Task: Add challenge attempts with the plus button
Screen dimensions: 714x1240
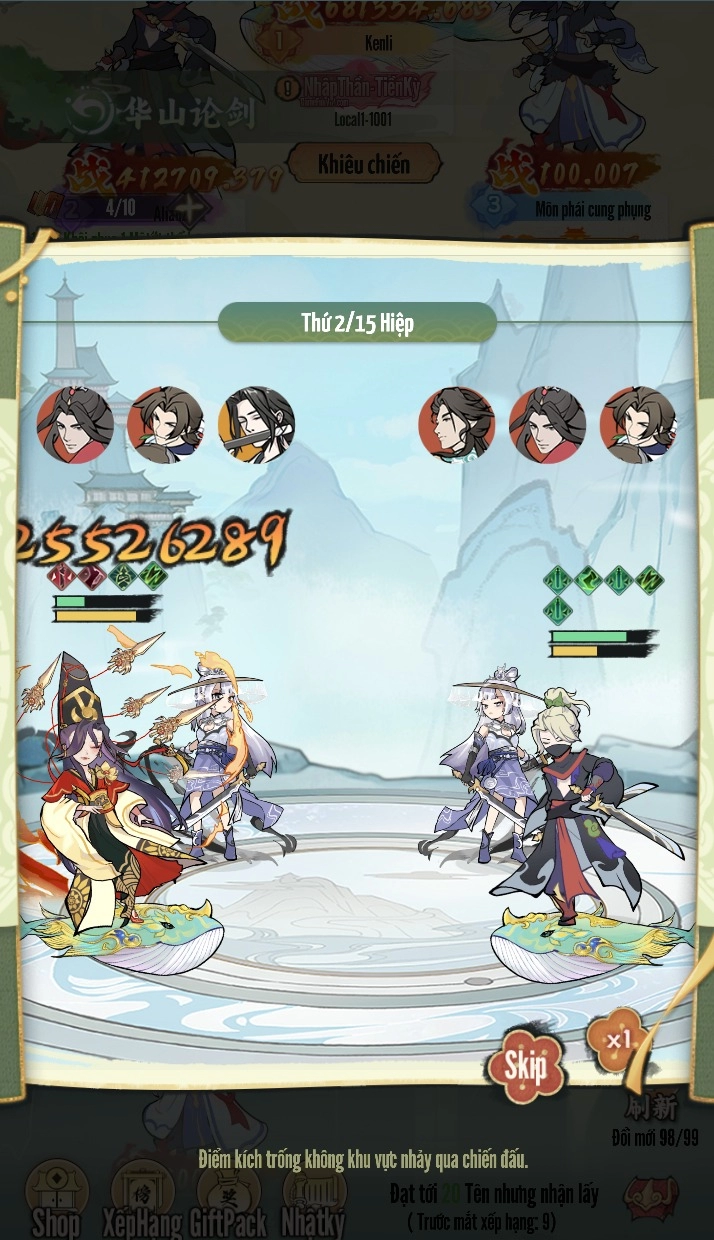Action: pos(190,210)
